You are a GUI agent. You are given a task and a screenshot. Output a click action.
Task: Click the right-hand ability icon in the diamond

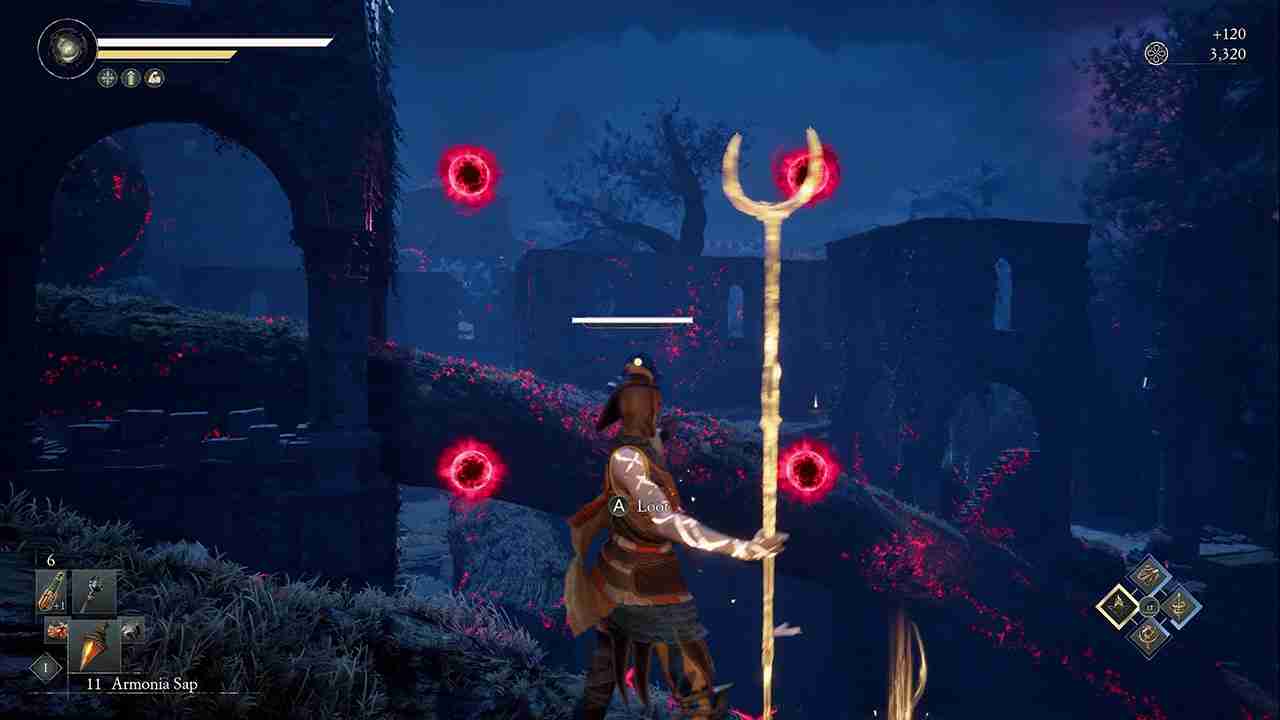tap(1178, 604)
